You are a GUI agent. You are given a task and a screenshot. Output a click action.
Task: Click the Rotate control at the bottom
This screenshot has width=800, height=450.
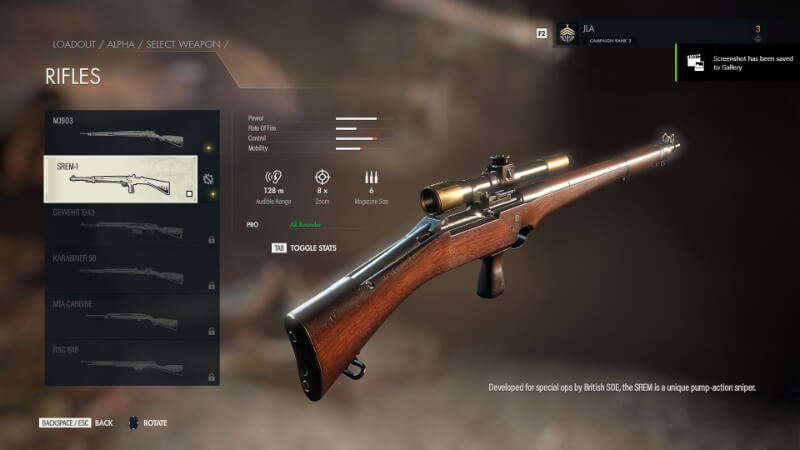coord(147,423)
